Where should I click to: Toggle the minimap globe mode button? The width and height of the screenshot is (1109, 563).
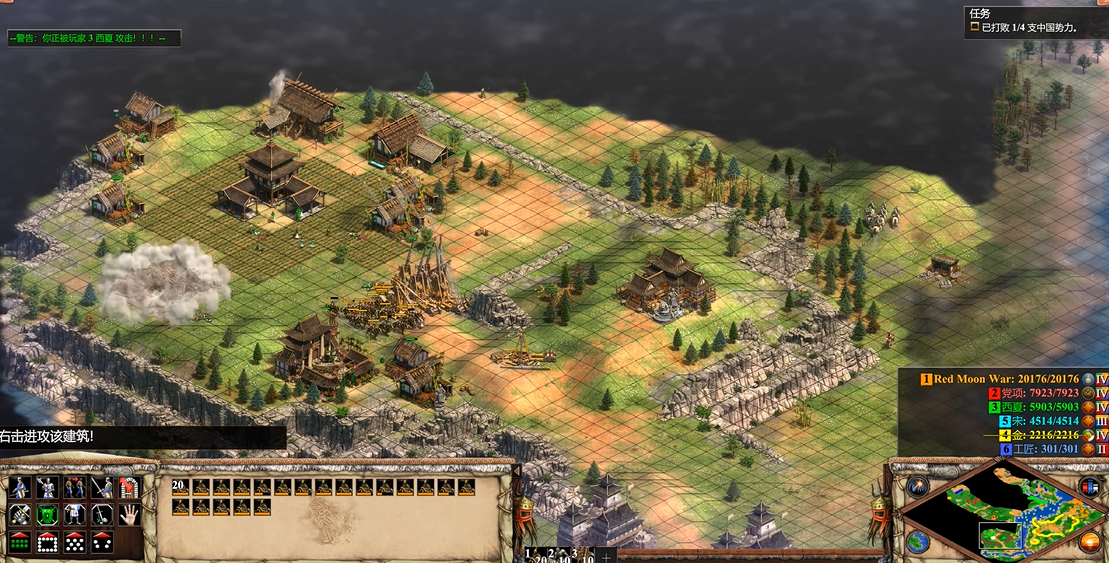click(x=919, y=542)
